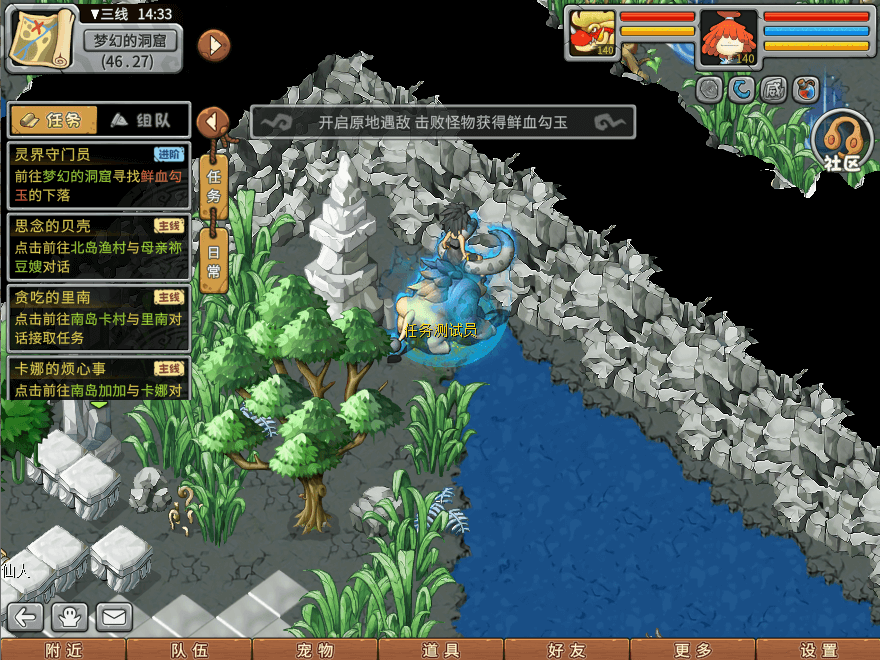Collapse the quest panel with the left arrow

(x=212, y=122)
